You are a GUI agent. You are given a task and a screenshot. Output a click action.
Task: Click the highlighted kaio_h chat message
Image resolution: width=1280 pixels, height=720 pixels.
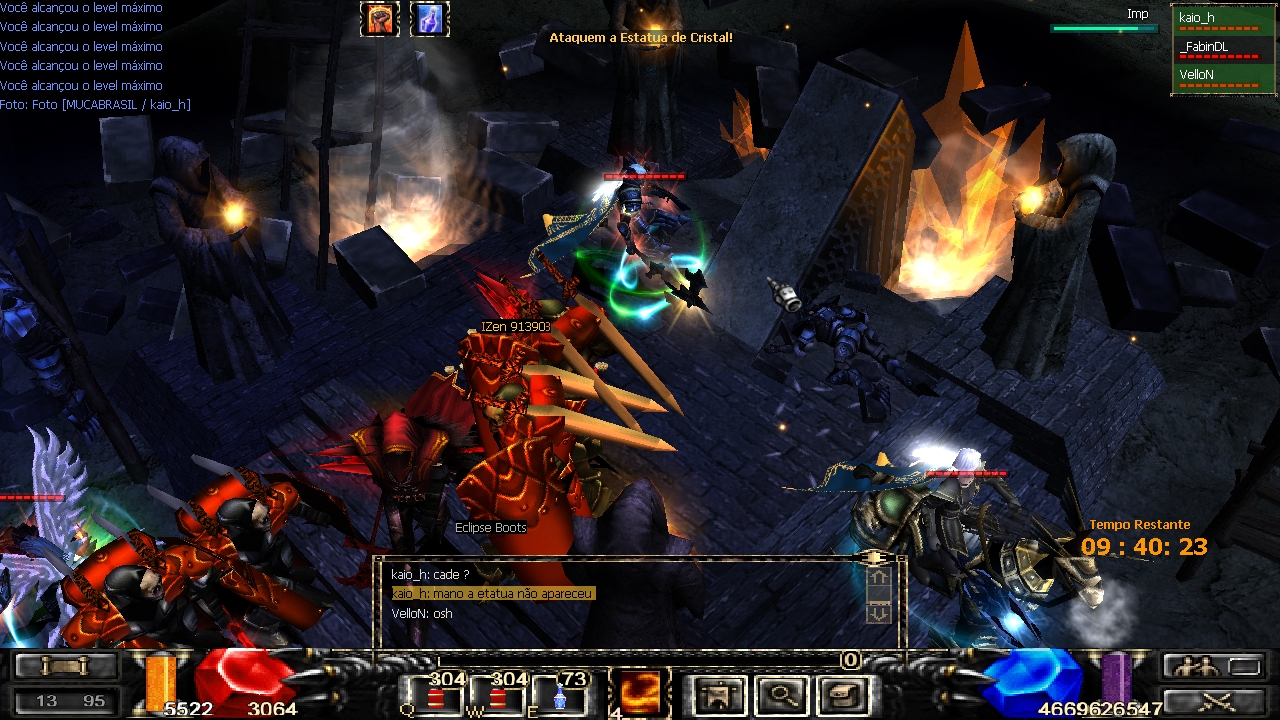[493, 594]
